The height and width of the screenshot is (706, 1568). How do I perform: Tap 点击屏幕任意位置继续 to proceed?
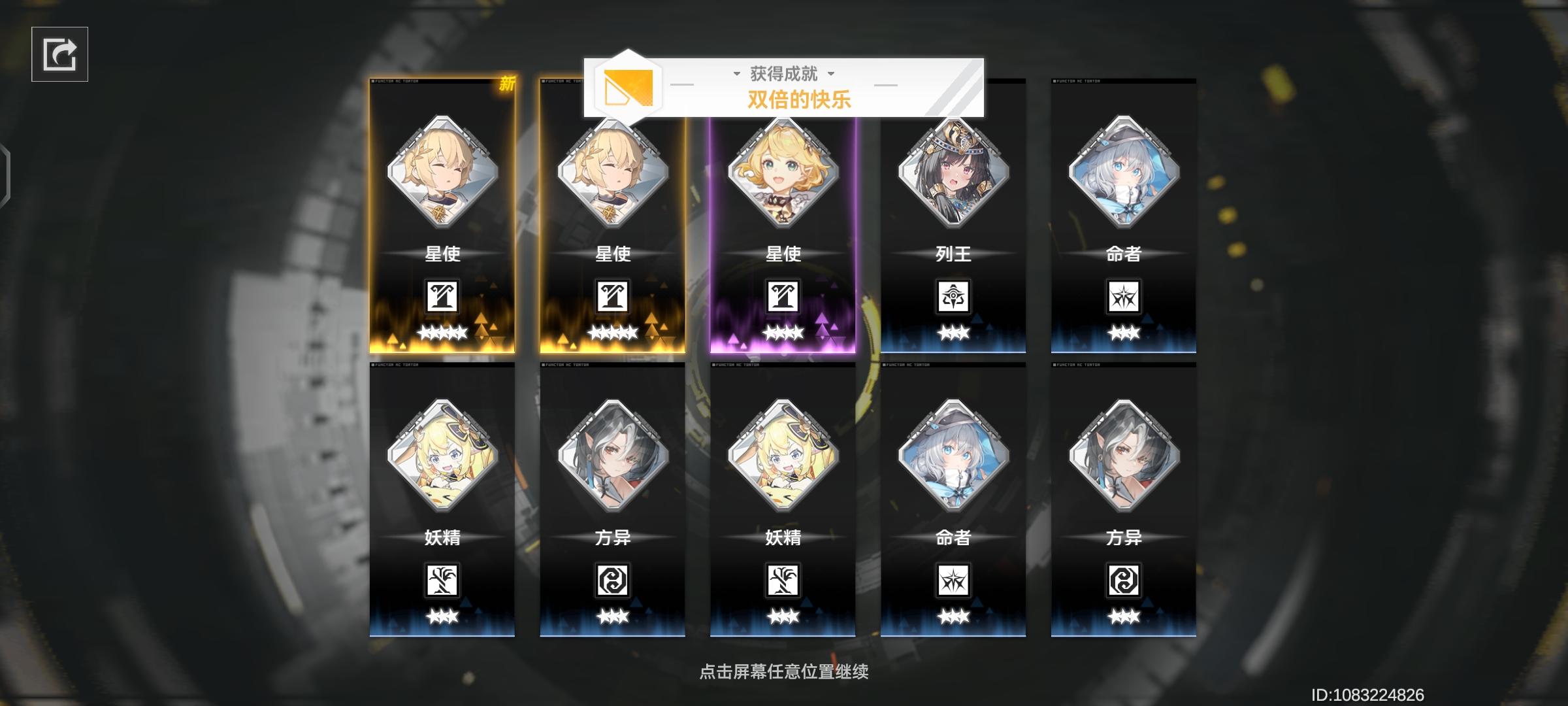(783, 671)
